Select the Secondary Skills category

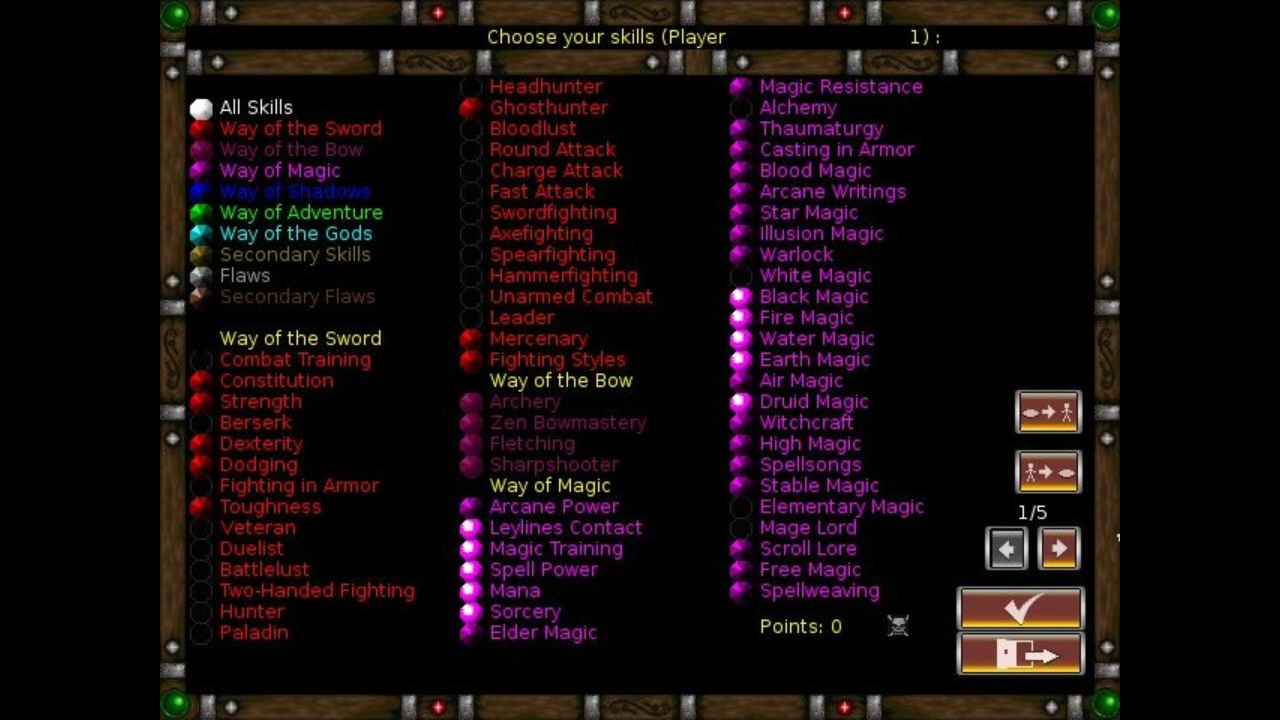click(295, 254)
